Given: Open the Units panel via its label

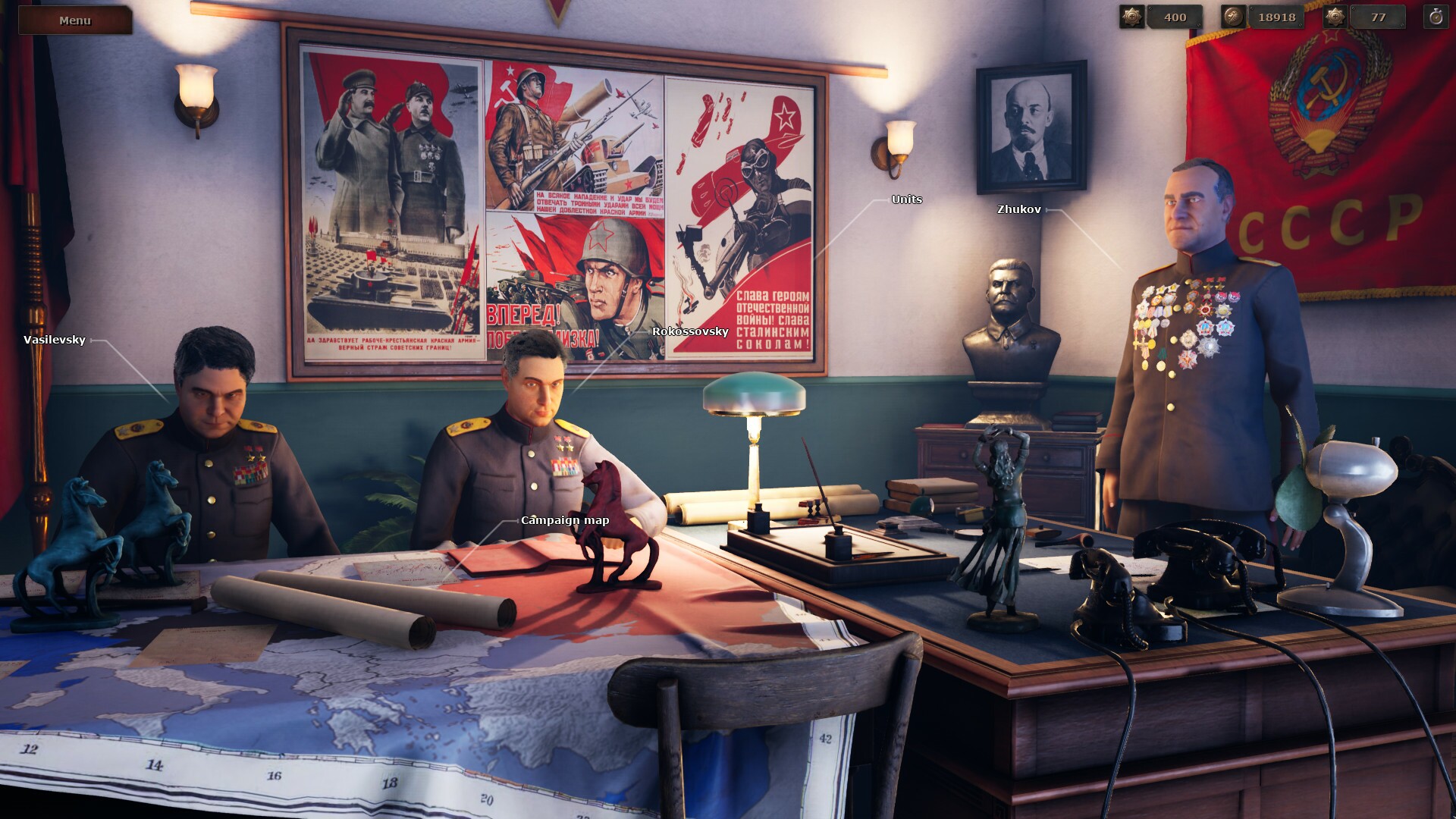Looking at the screenshot, I should coord(907,200).
